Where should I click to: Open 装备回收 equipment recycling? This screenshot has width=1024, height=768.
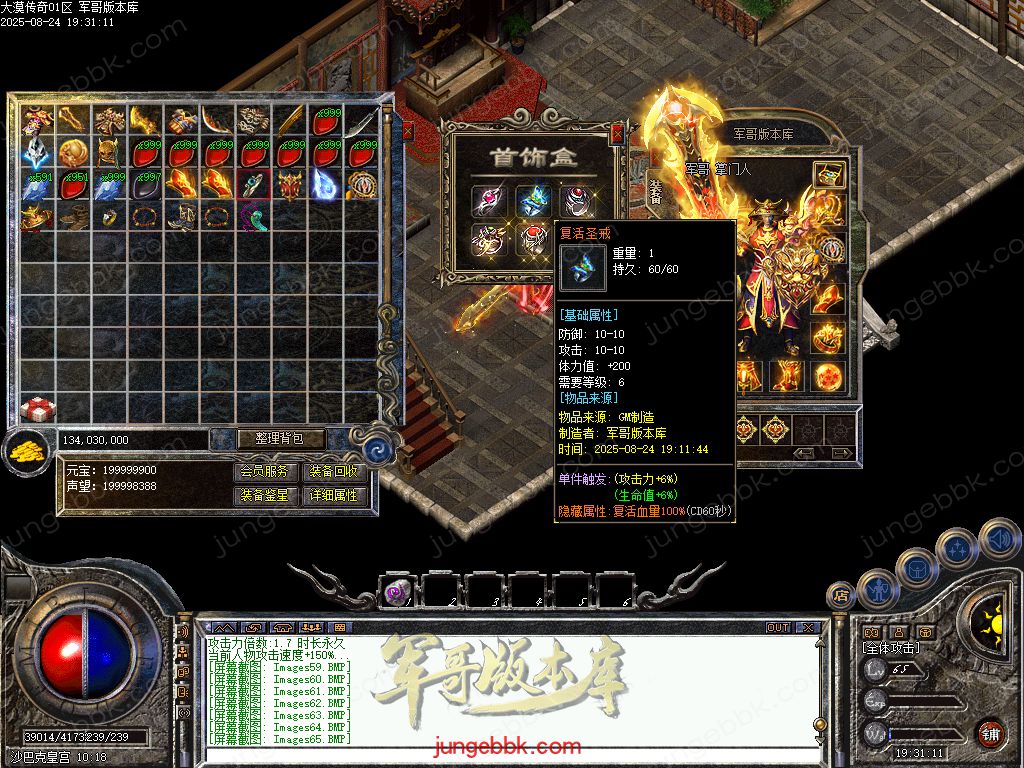tap(334, 472)
